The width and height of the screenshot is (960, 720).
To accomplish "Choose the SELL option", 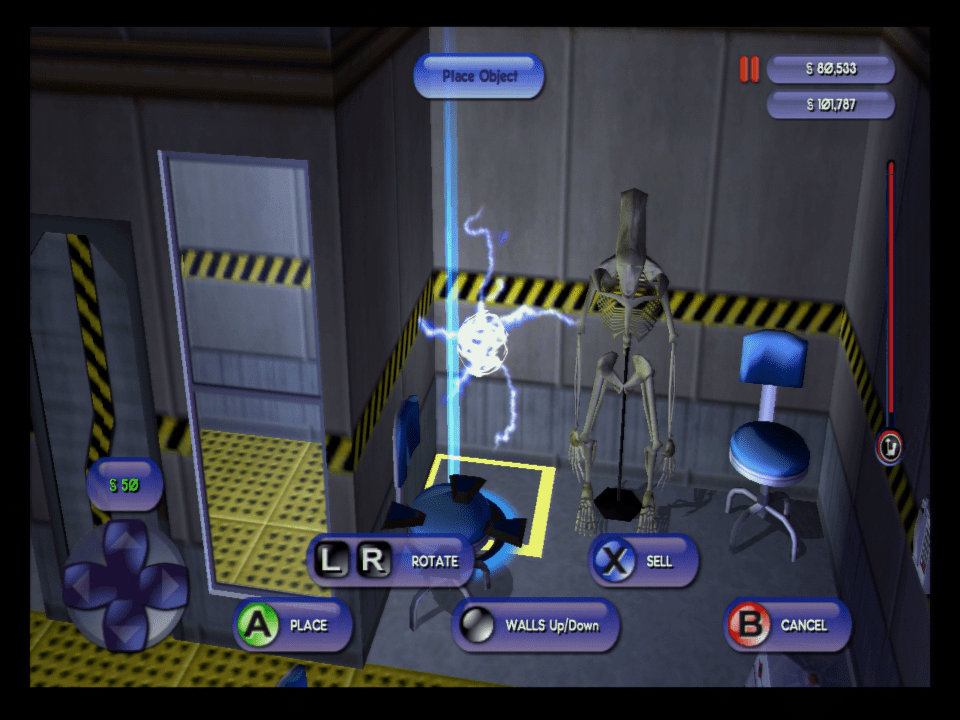I will [643, 561].
